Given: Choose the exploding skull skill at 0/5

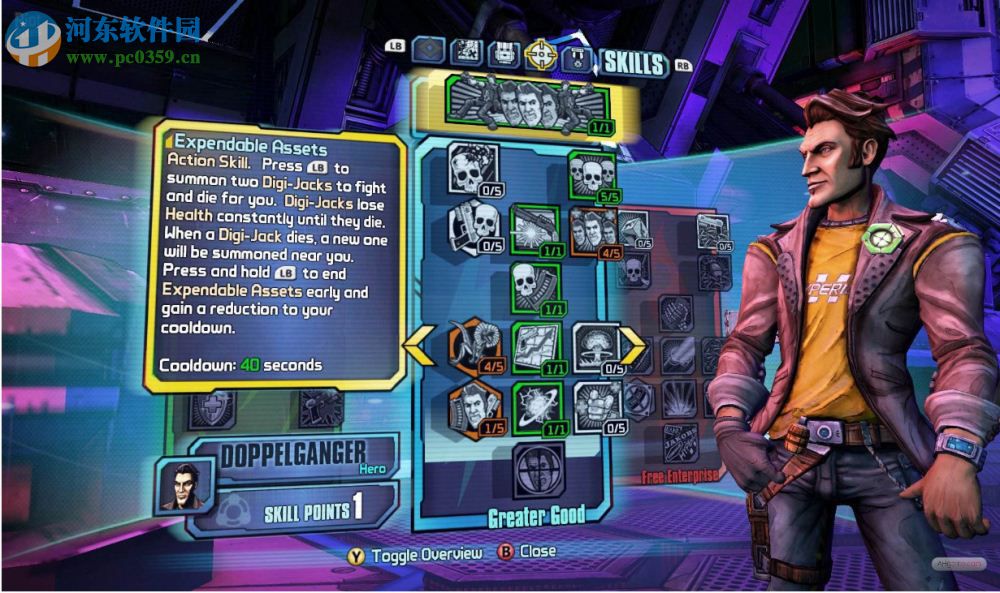Looking at the screenshot, I should (472, 169).
